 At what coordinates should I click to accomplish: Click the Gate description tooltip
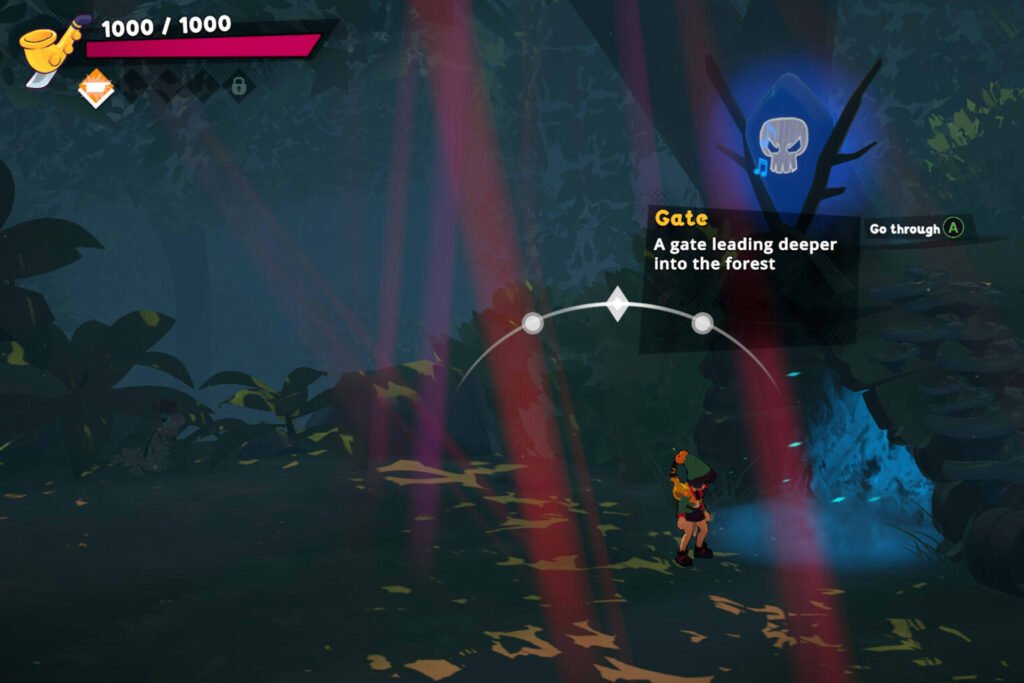click(748, 241)
